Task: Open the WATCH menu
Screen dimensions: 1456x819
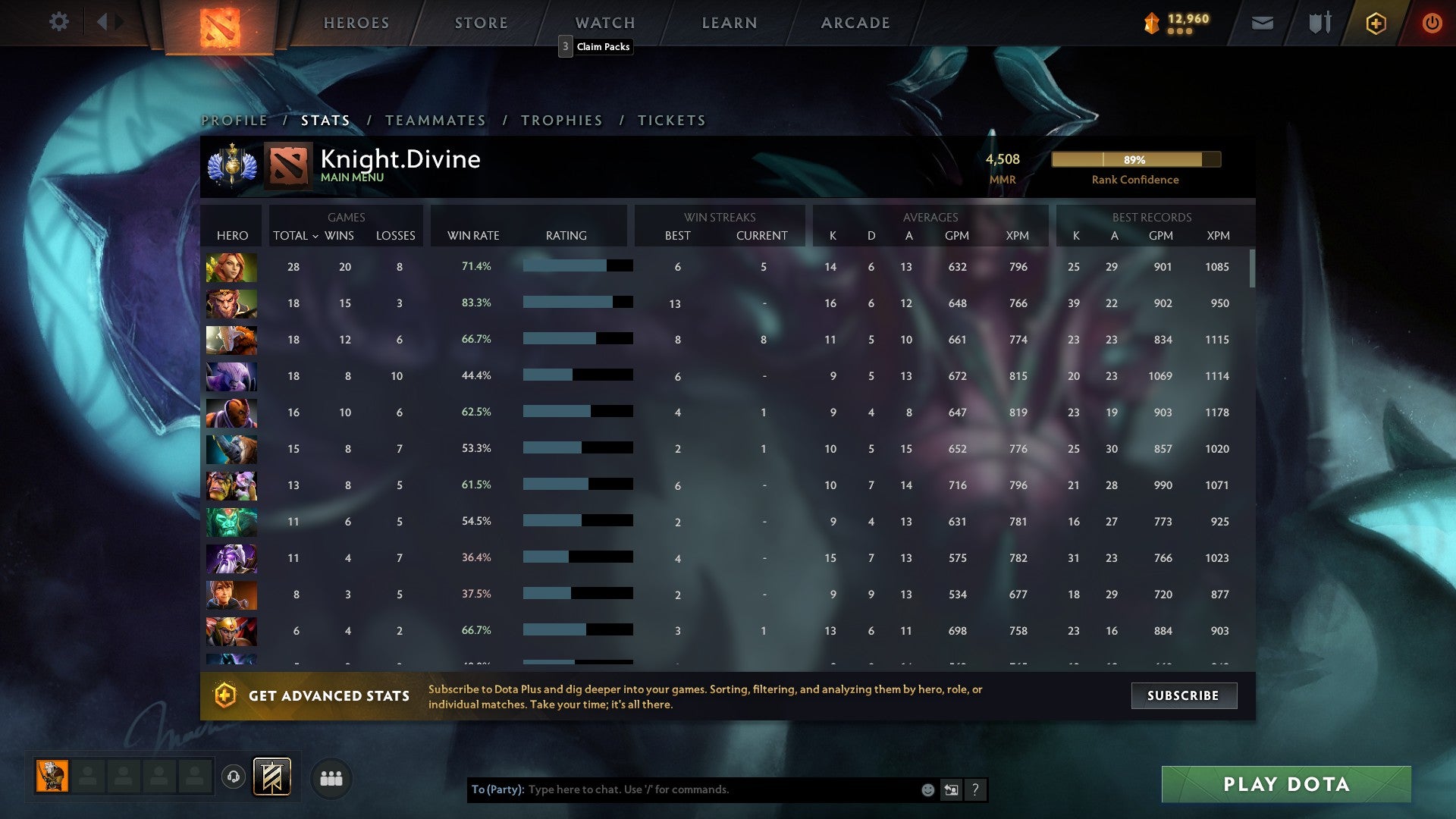Action: (604, 23)
